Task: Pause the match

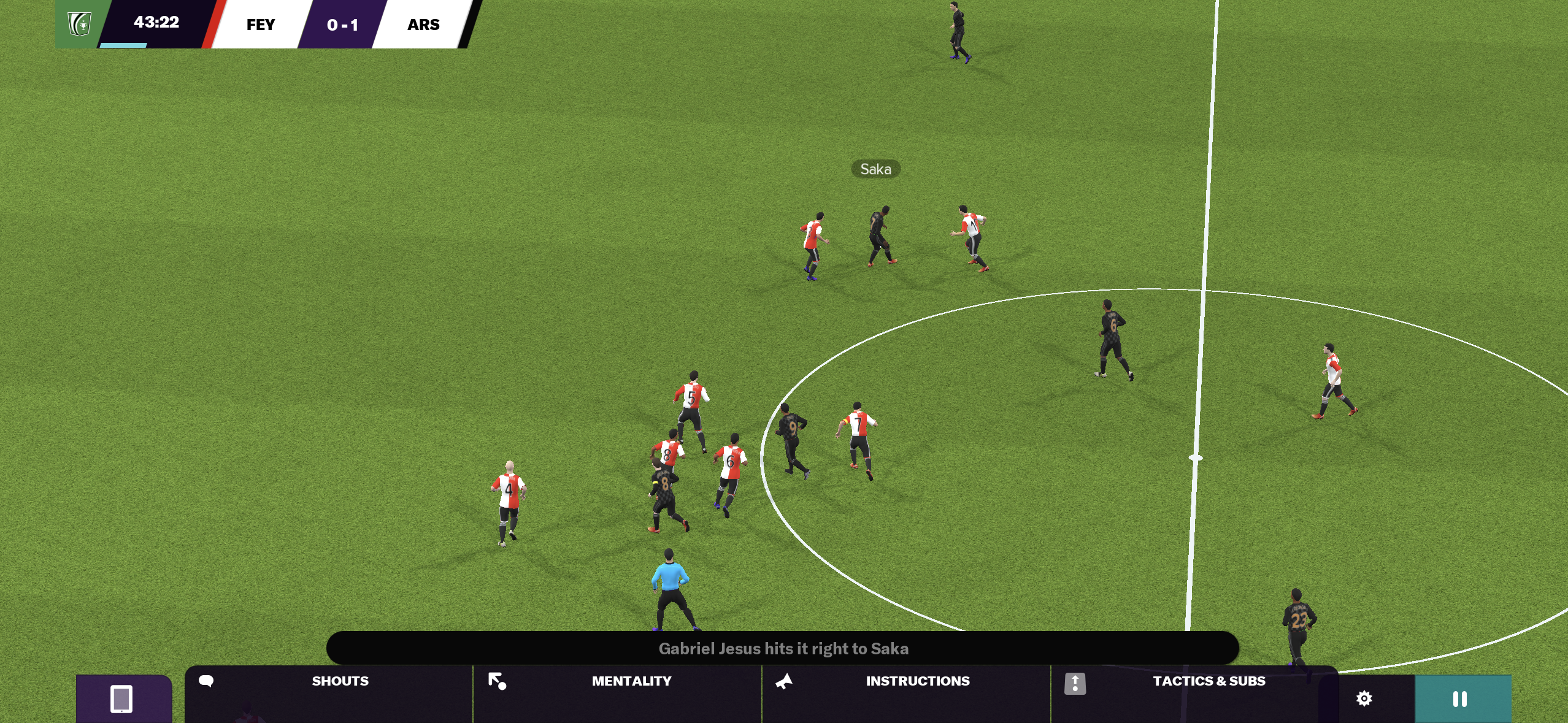Action: coord(1461,698)
